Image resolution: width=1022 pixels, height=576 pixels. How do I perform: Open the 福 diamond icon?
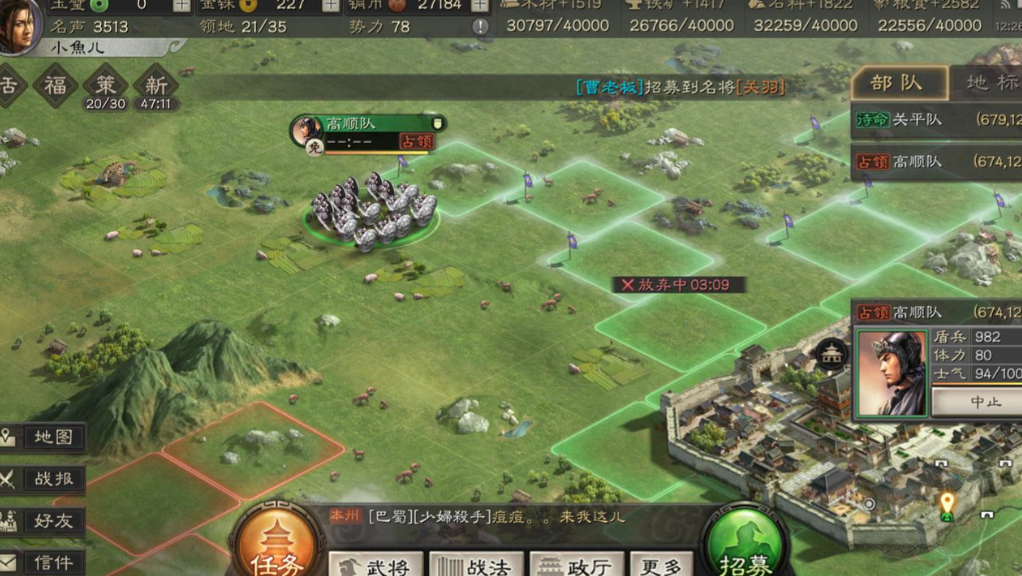tap(55, 84)
